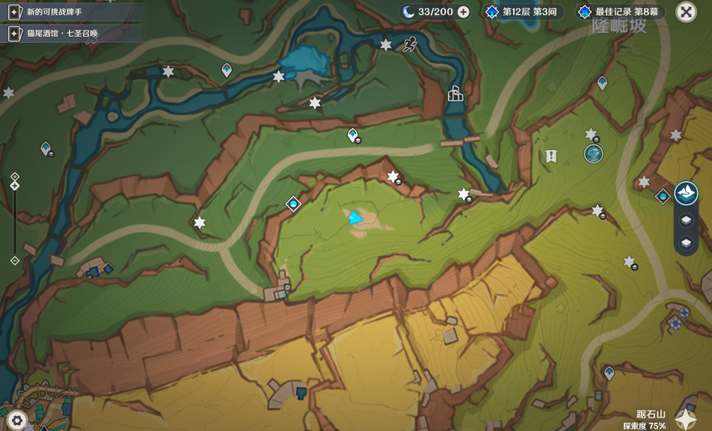The height and width of the screenshot is (431, 712).
Task: Select the 猫尾酒馆·七圣召唤 quest entry
Action: pyautogui.click(x=66, y=33)
